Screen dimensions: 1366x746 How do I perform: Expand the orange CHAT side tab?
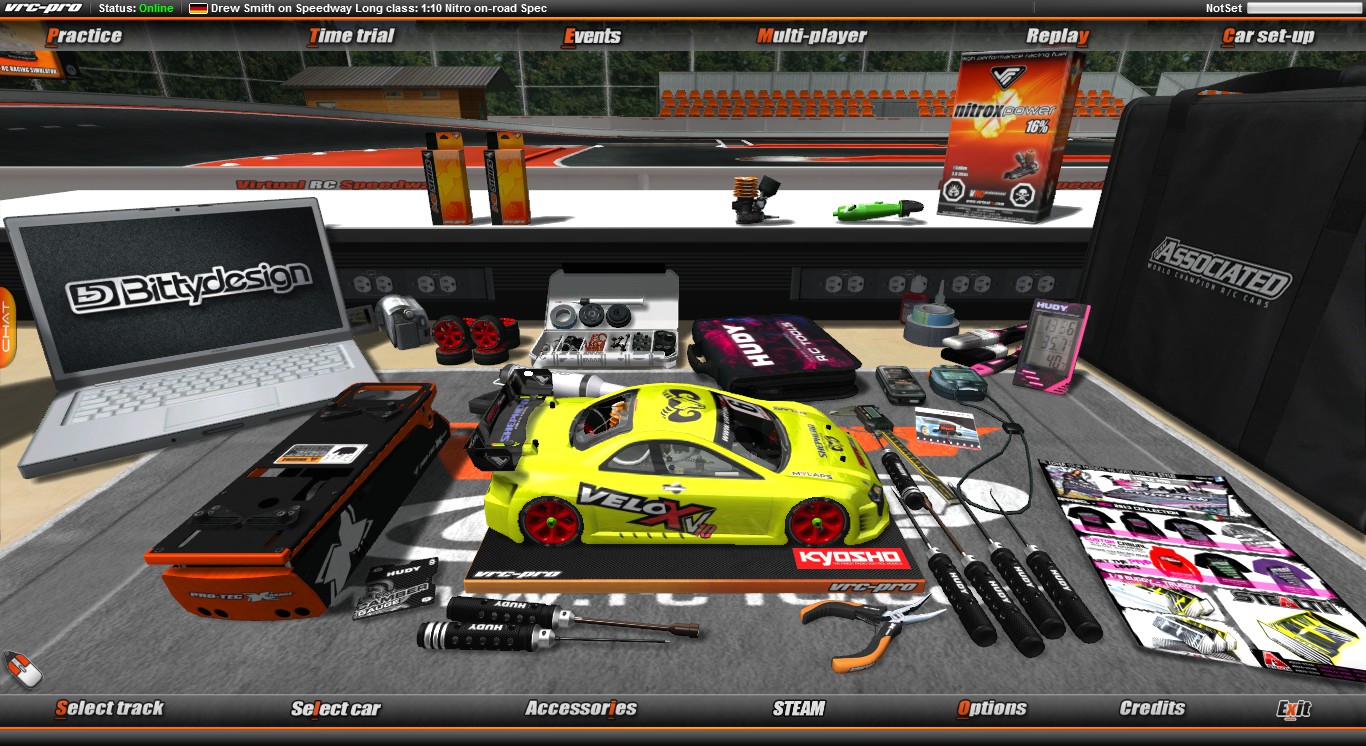coord(6,327)
